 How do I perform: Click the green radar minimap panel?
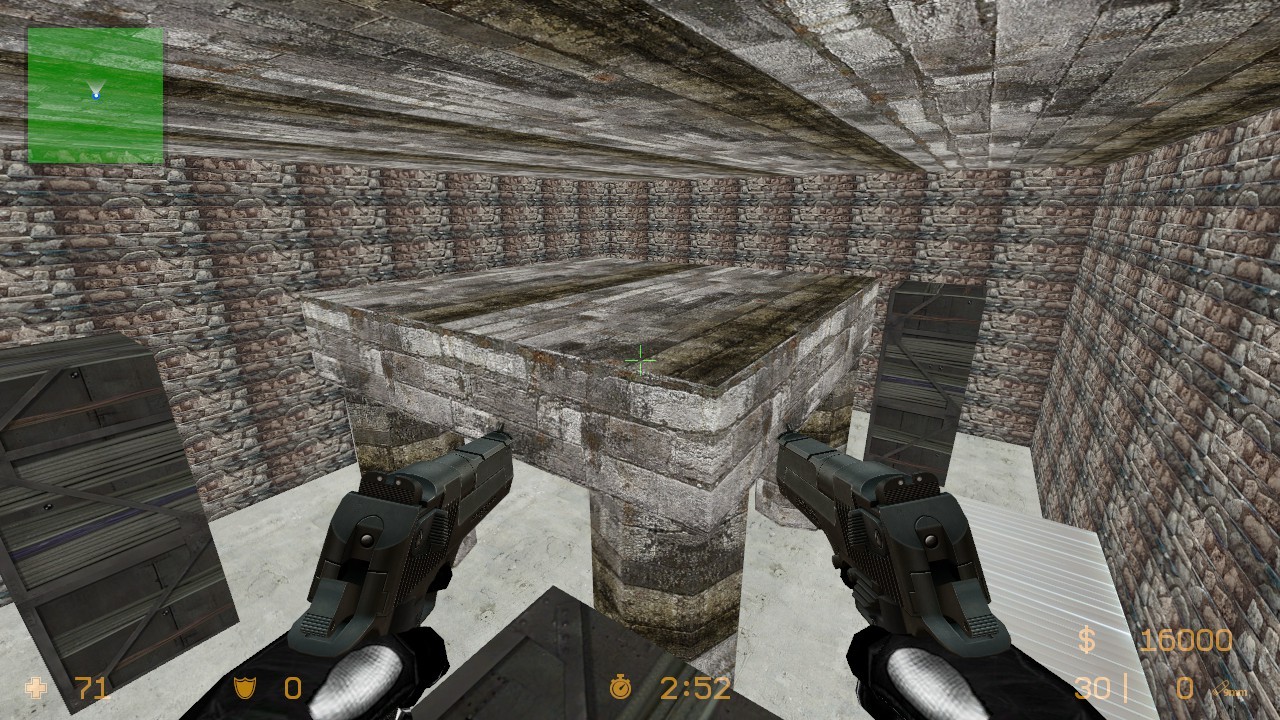coord(95,95)
